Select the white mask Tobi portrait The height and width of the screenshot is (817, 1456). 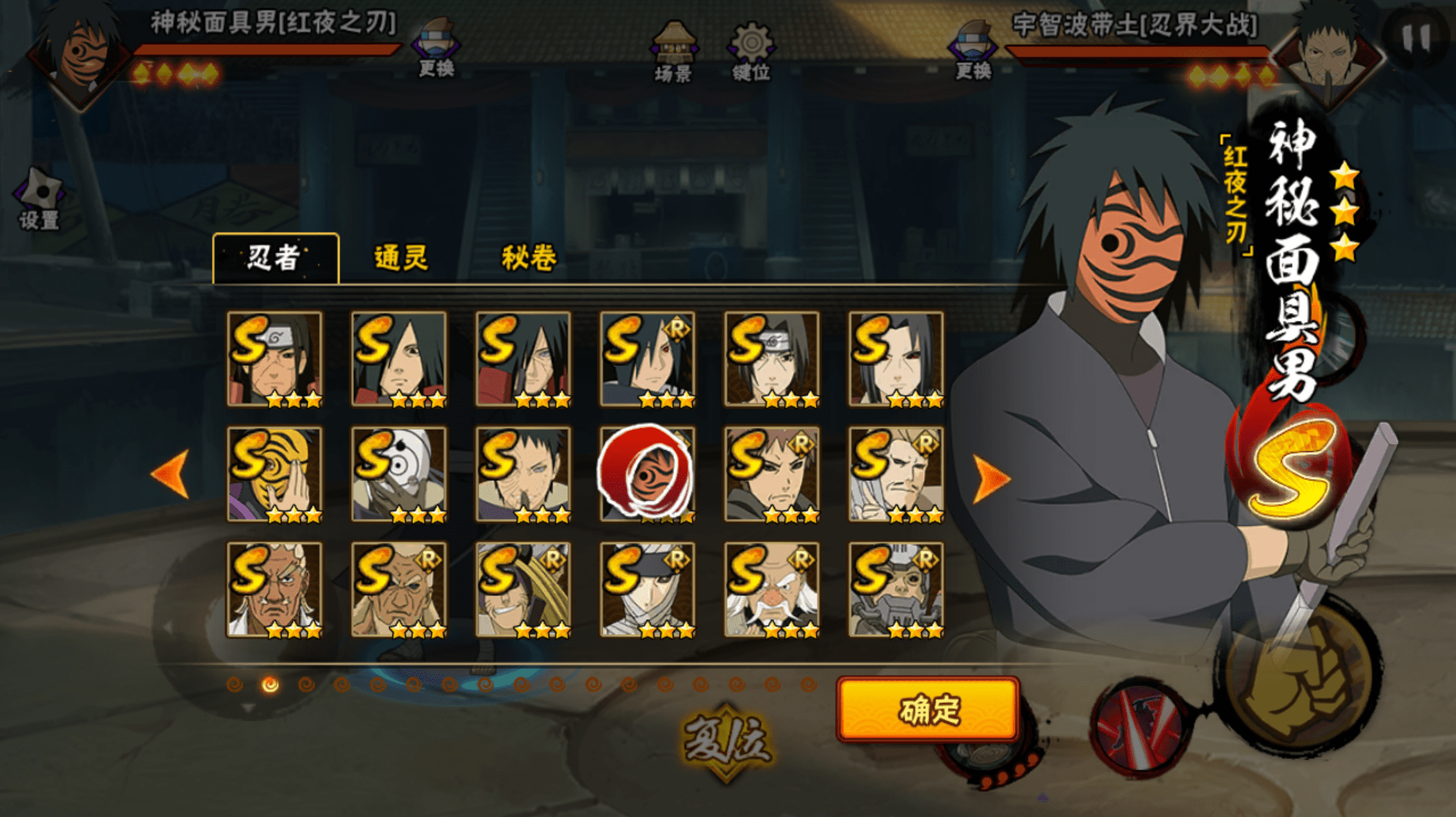click(x=399, y=475)
